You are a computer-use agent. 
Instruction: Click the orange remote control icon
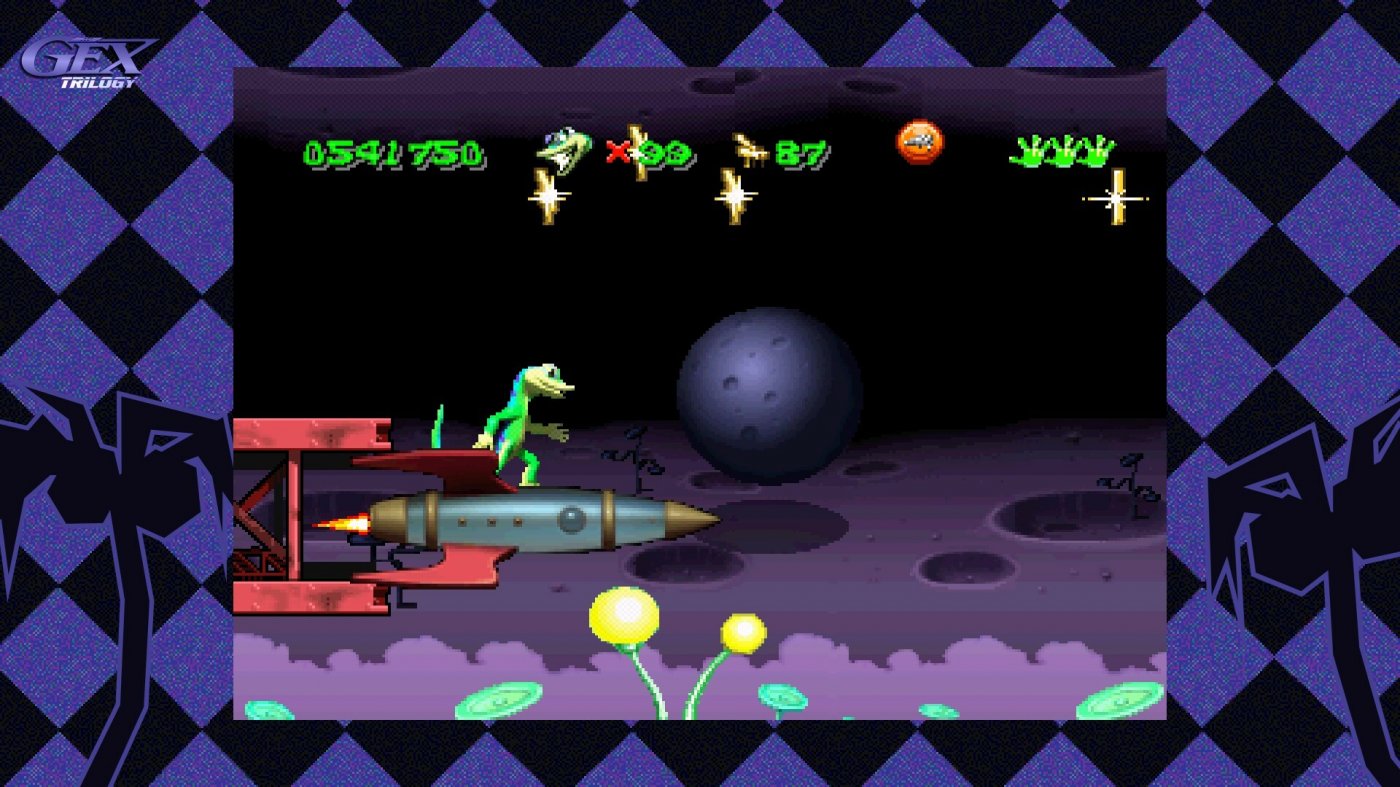point(920,143)
